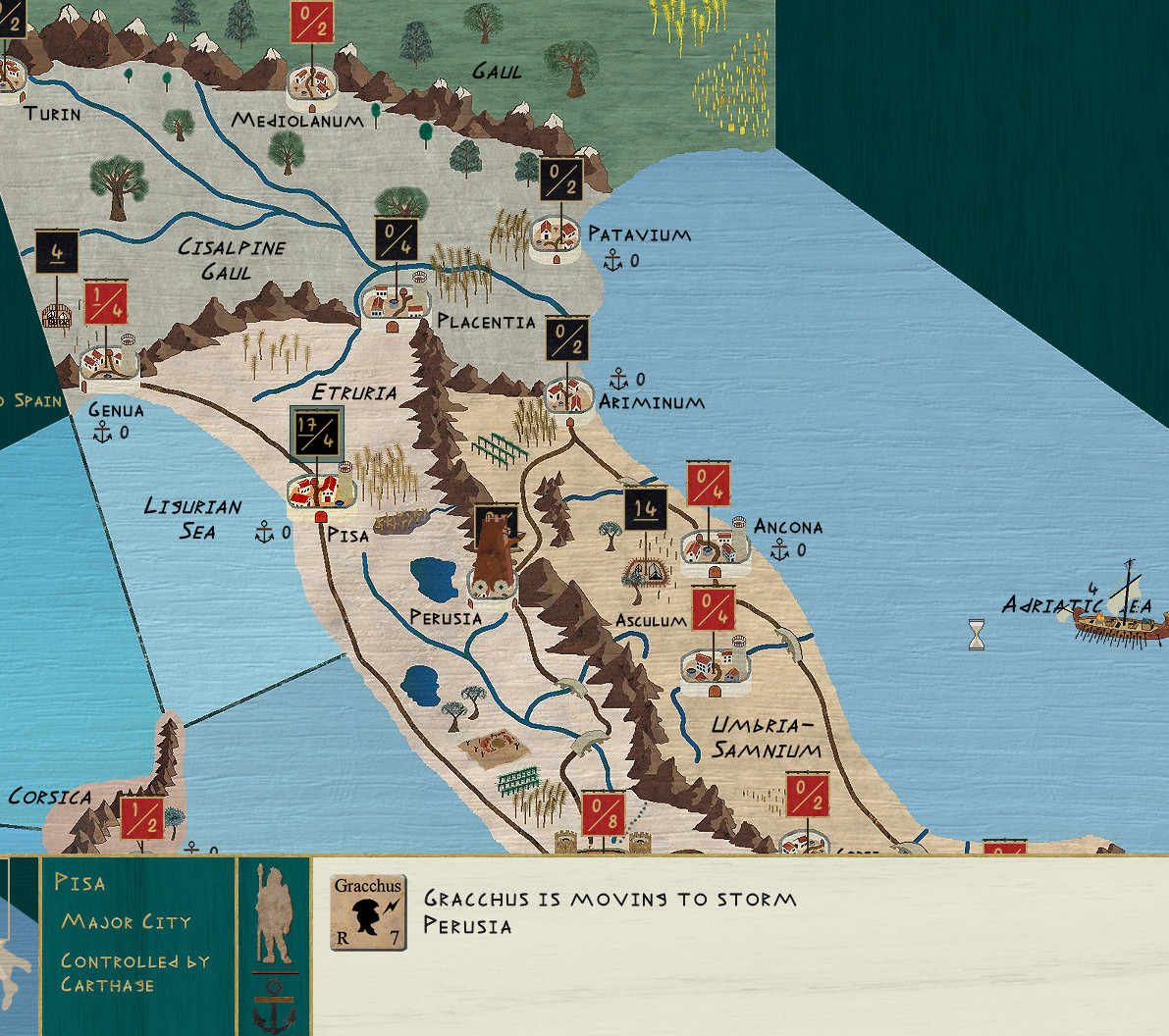Select the Genua red flag marked 1/4
This screenshot has height=1036, width=1169.
[x=106, y=303]
